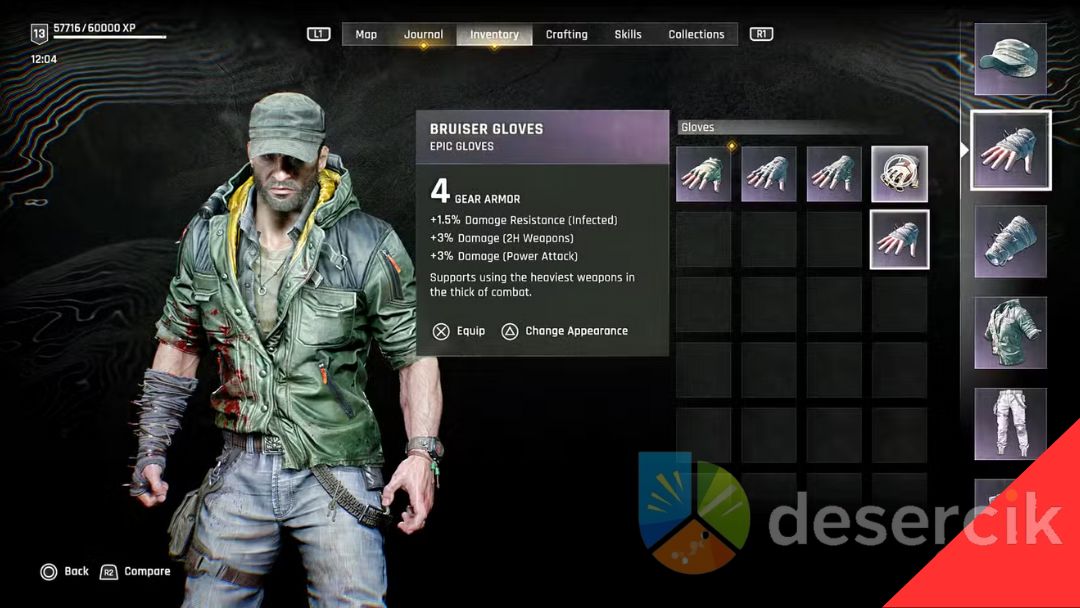Switch to the Journal tab
Viewport: 1080px width, 608px height.
pos(423,34)
